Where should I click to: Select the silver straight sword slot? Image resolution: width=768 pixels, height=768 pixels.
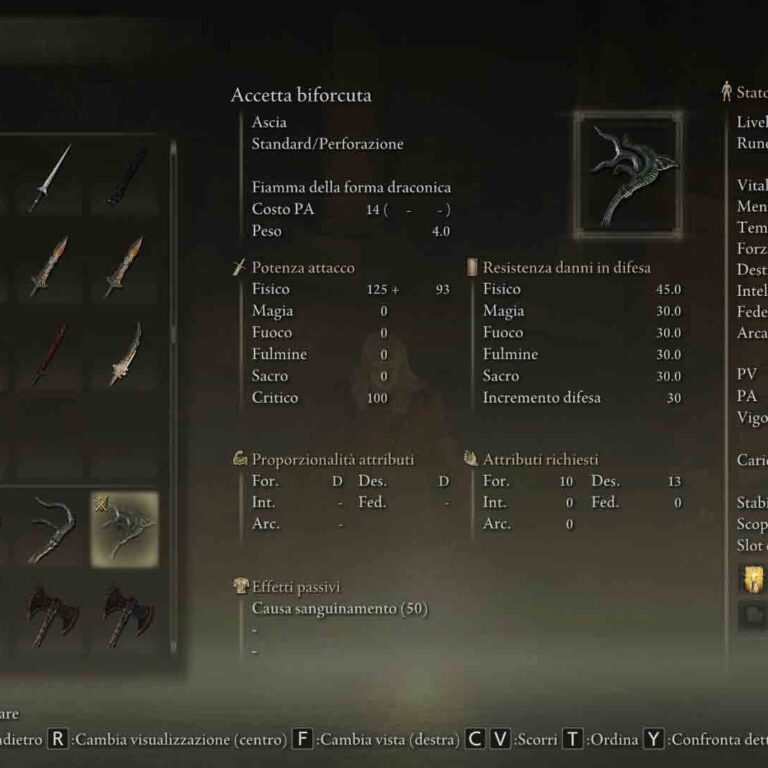48,178
